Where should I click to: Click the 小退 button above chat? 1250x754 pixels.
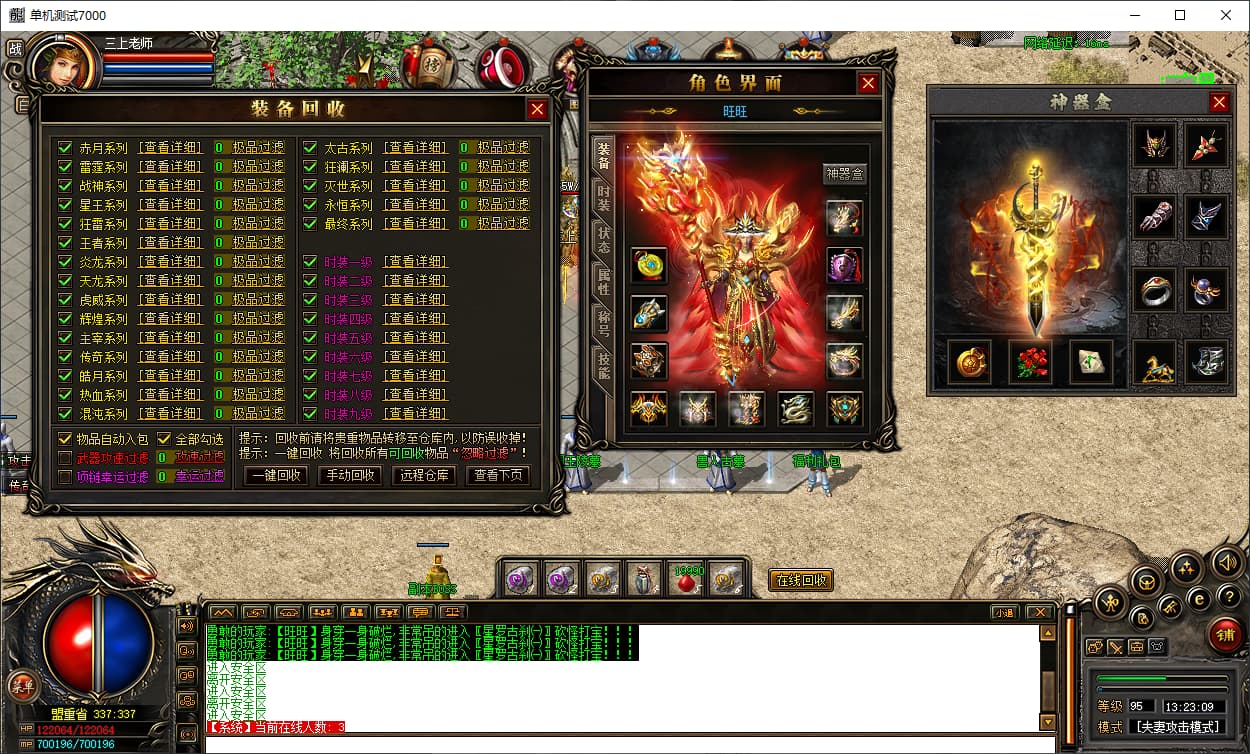(1005, 612)
